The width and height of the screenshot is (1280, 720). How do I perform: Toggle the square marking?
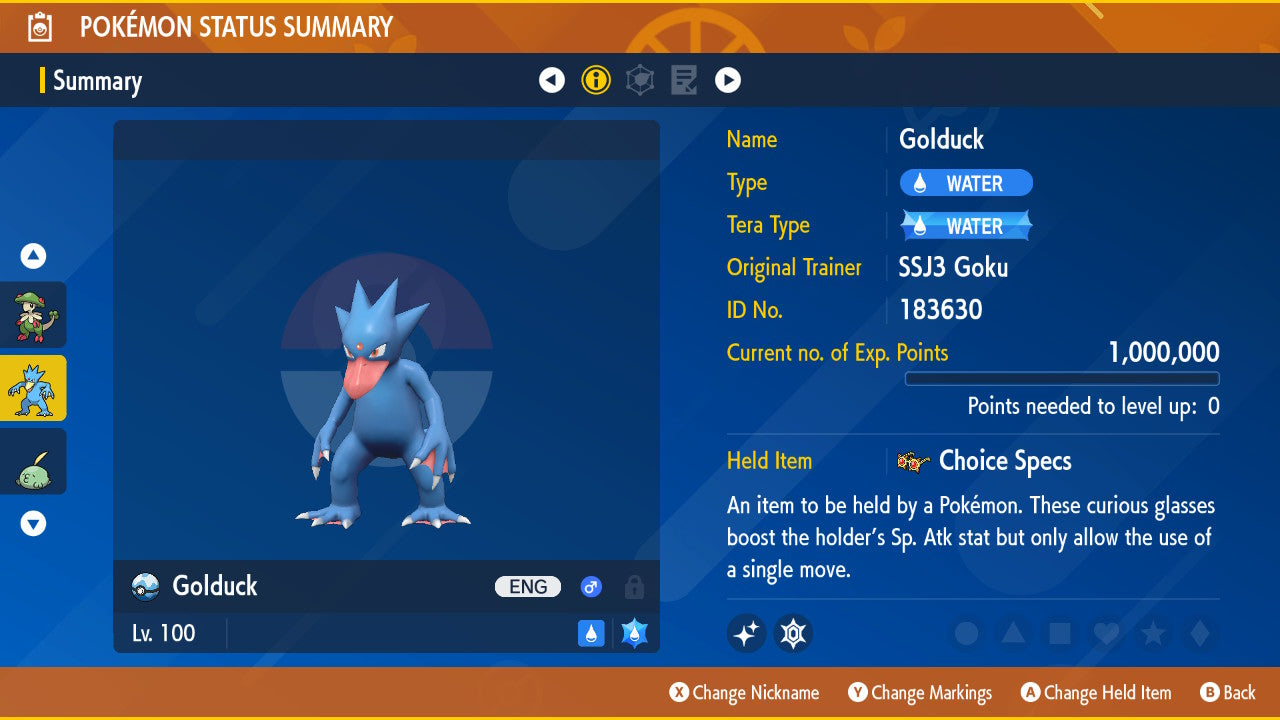pos(1060,633)
